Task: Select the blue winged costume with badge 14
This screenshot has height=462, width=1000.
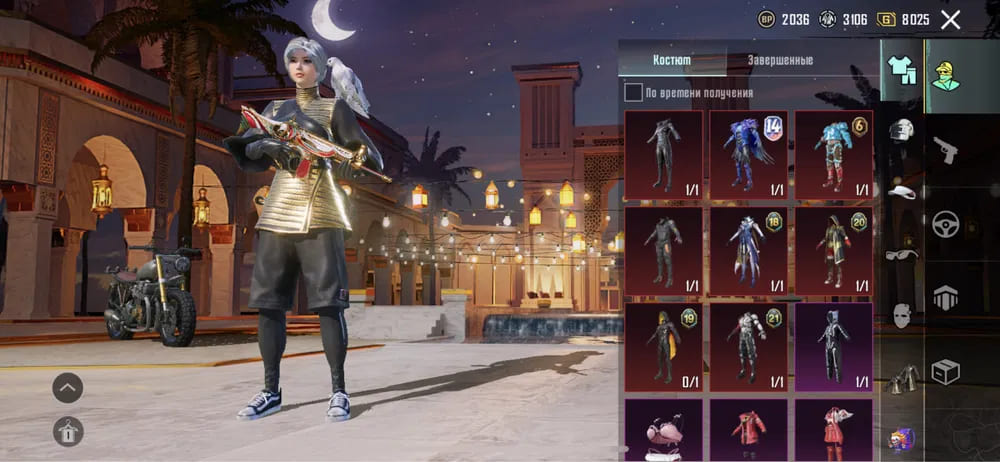Action: 749,155
